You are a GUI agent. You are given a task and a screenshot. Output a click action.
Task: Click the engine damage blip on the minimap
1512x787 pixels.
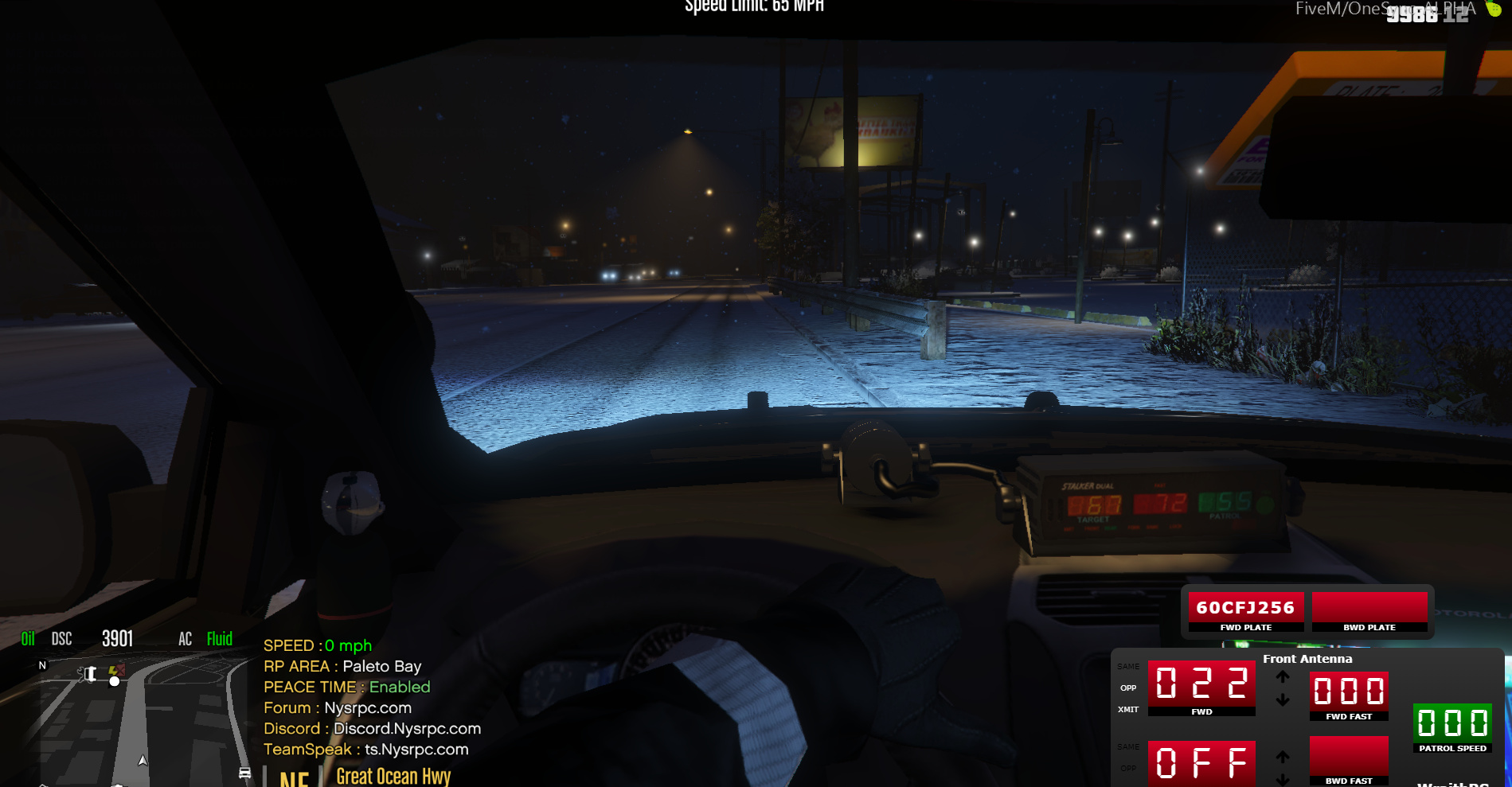pos(116,671)
